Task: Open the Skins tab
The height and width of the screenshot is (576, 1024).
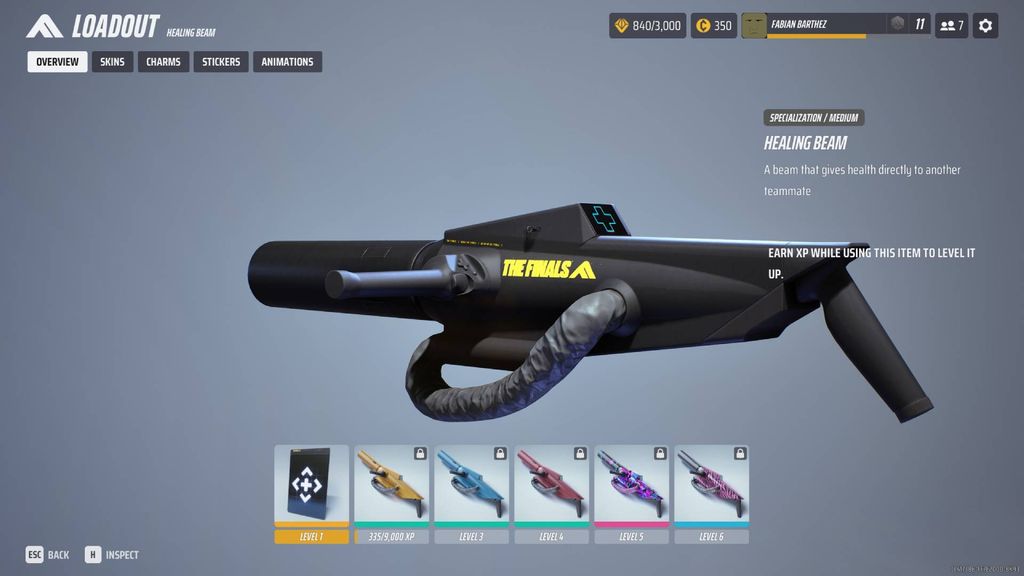Action: point(112,62)
